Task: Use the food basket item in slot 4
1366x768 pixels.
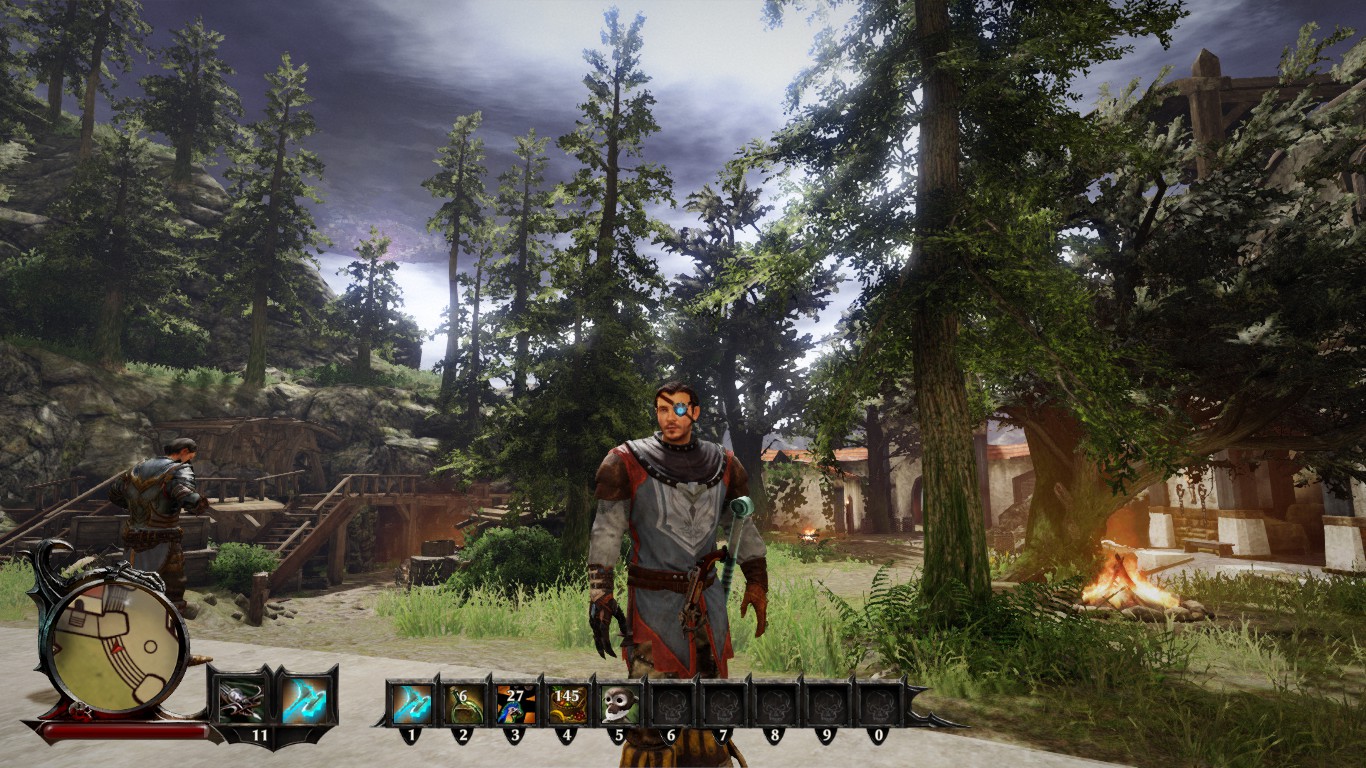Action: 567,704
